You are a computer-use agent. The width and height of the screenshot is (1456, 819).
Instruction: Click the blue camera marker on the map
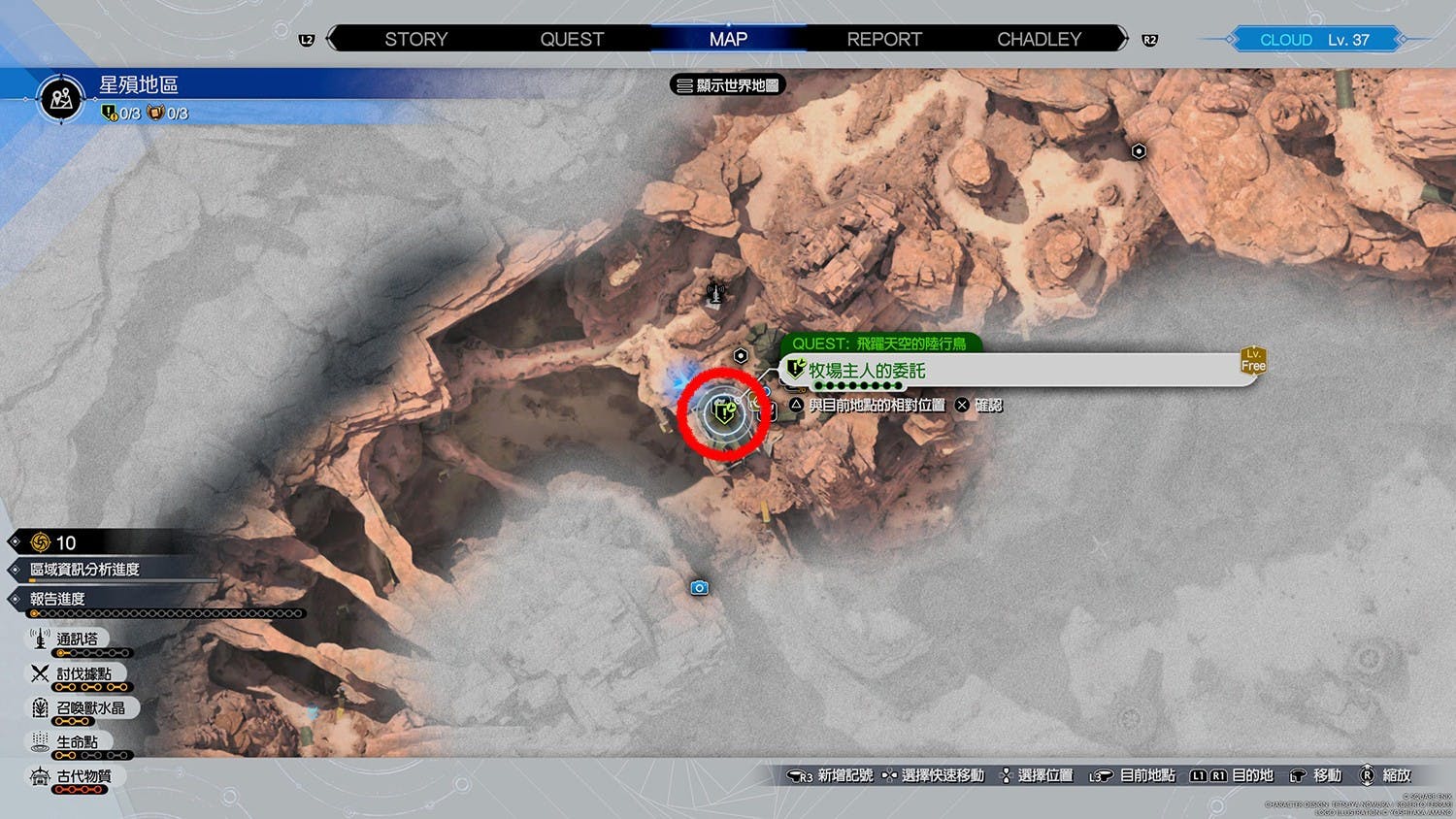click(x=699, y=588)
